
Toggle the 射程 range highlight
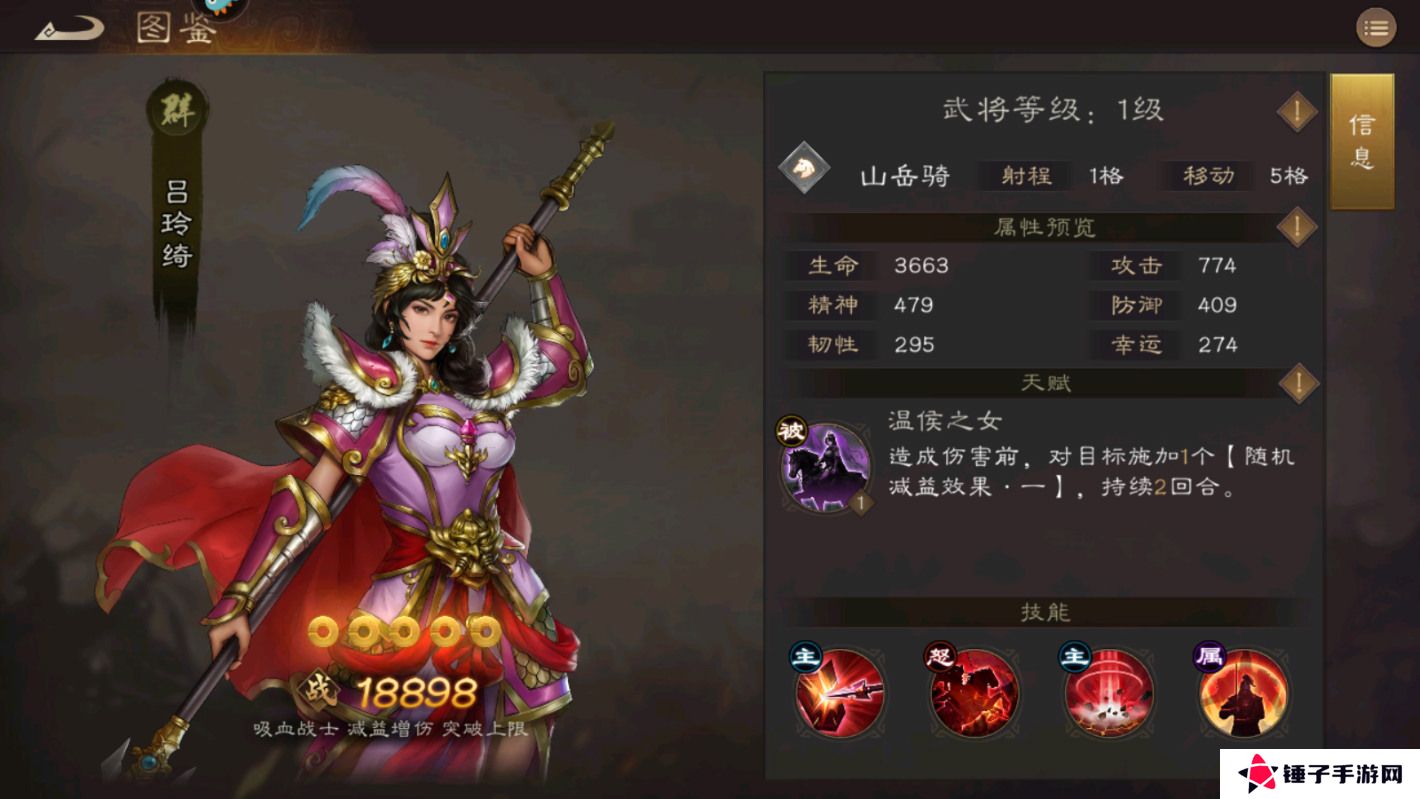click(x=1030, y=176)
